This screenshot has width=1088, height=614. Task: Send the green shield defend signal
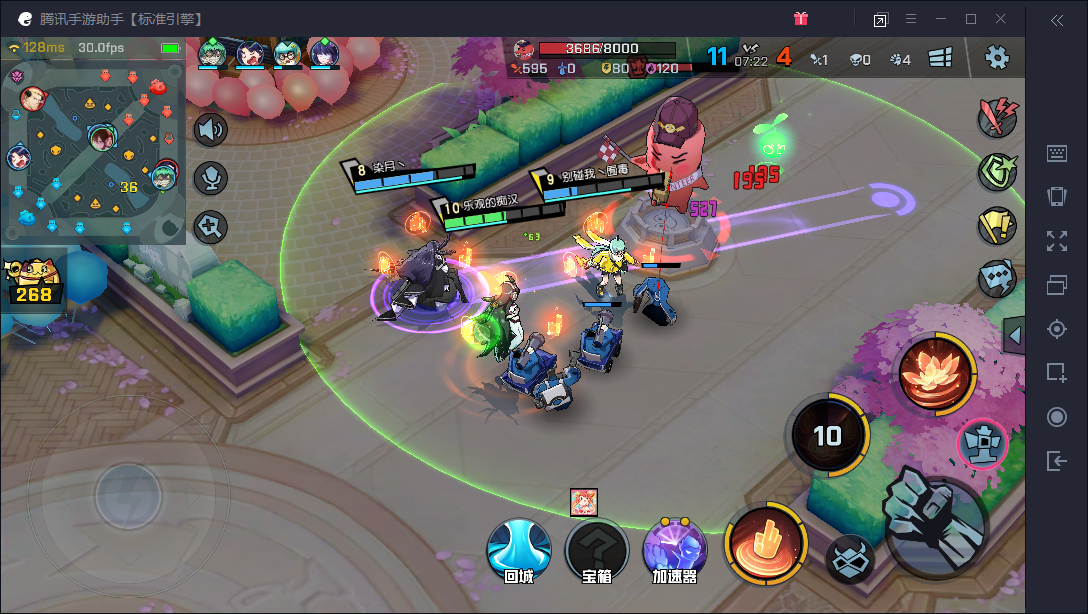[x=997, y=171]
